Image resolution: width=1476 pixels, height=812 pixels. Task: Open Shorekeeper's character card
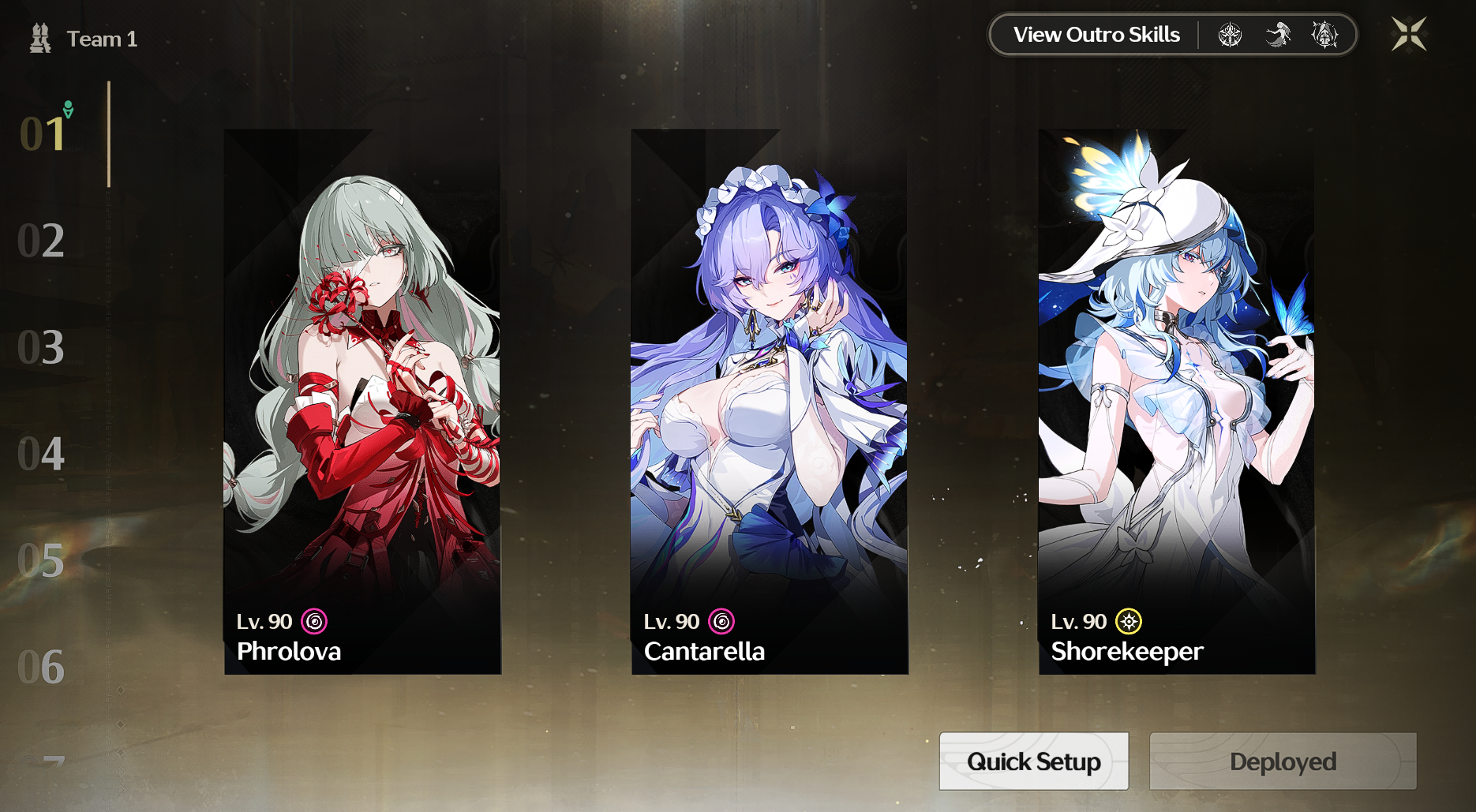coord(1177,395)
